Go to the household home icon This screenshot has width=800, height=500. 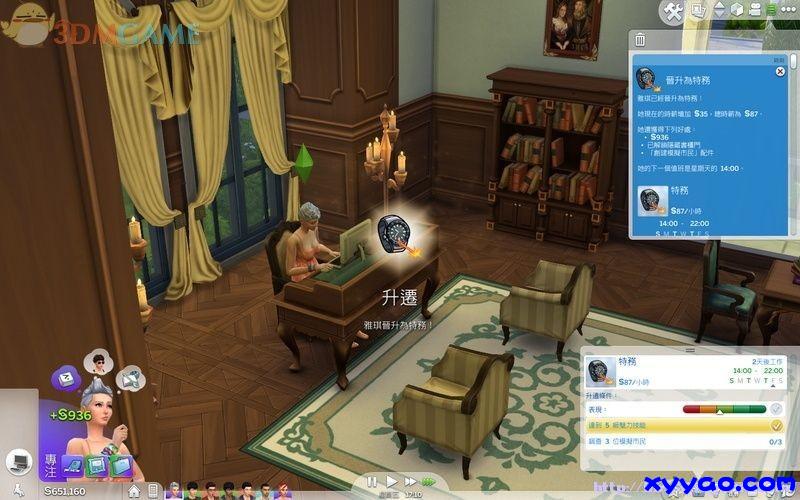(x=133, y=491)
